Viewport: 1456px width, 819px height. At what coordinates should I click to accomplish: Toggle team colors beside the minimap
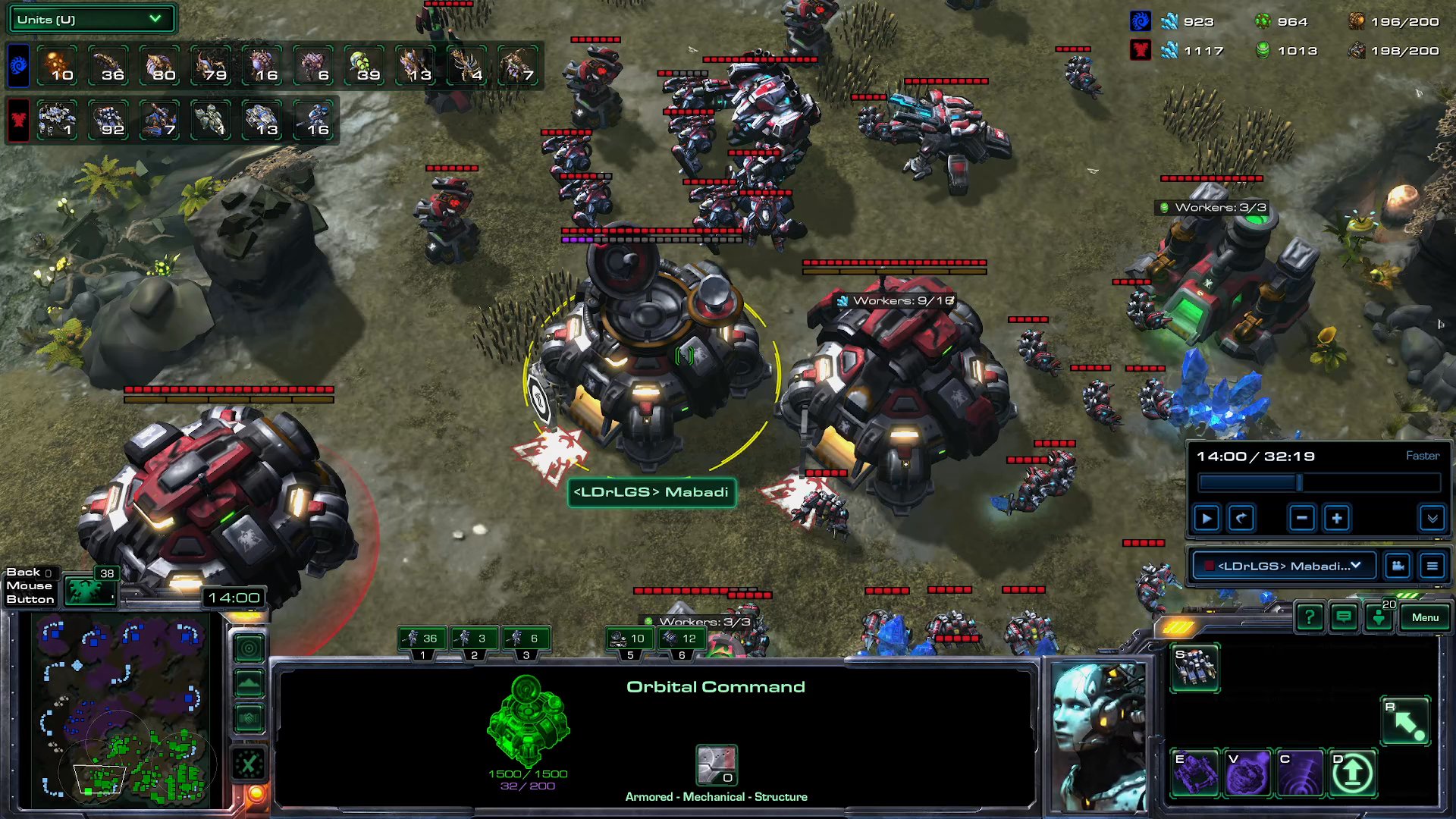coord(249,715)
